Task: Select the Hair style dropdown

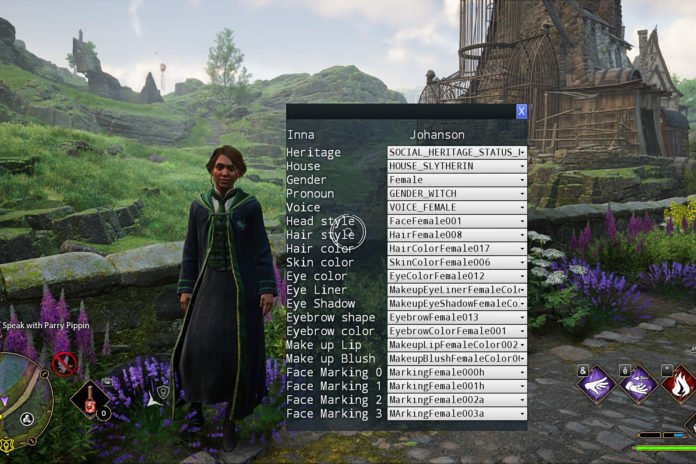Action: (456, 235)
